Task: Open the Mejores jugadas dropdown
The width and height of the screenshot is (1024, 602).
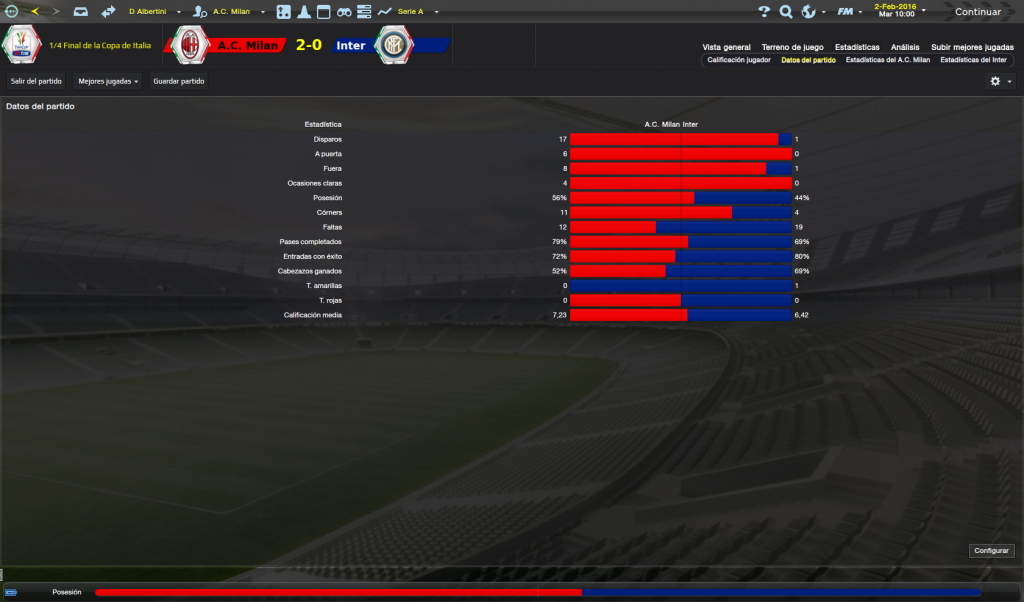Action: pyautogui.click(x=108, y=81)
